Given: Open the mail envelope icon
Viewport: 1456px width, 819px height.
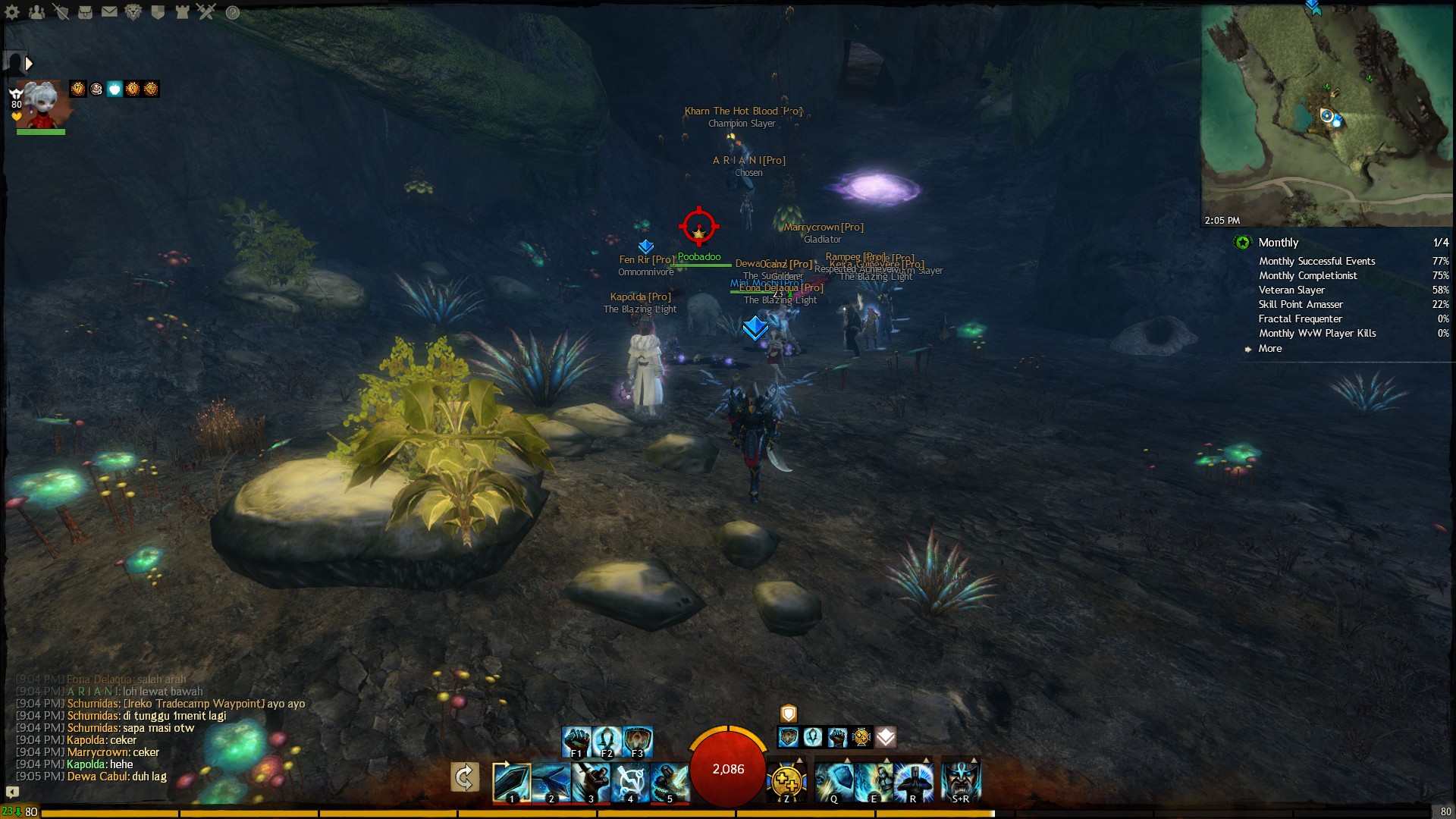Looking at the screenshot, I should (110, 12).
